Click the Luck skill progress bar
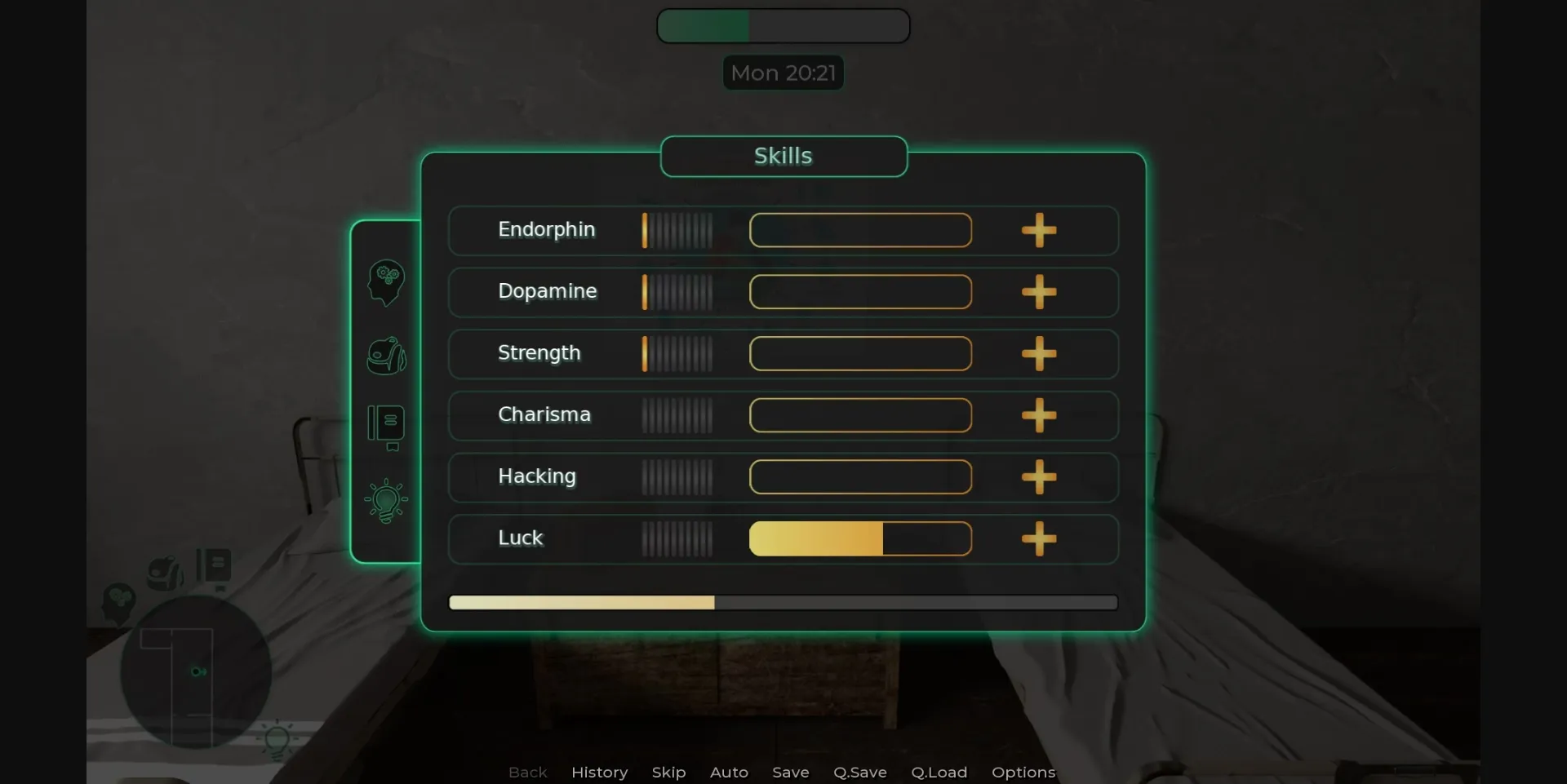Screen dimensions: 1567x784 point(859,538)
